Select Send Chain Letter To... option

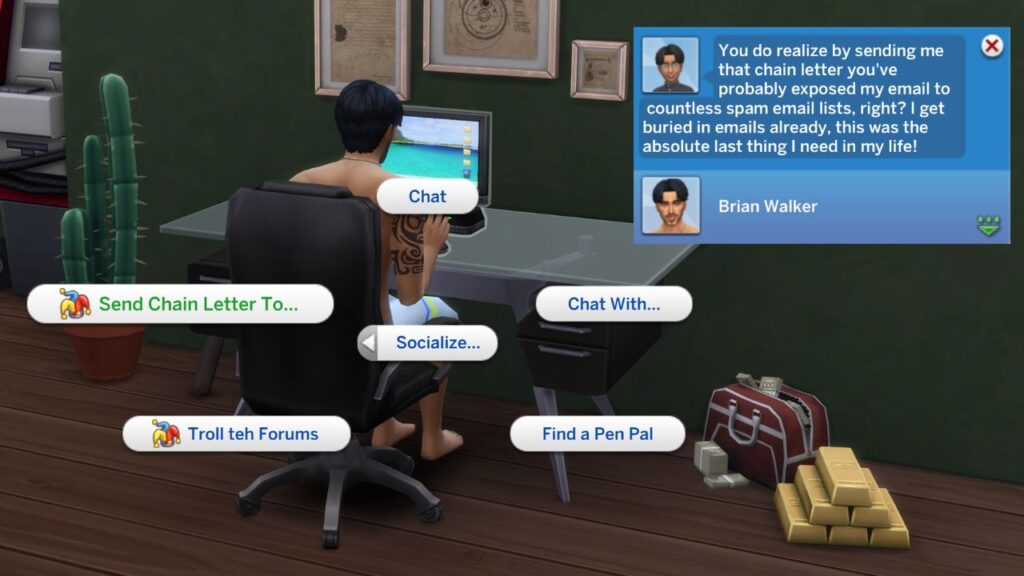(180, 304)
